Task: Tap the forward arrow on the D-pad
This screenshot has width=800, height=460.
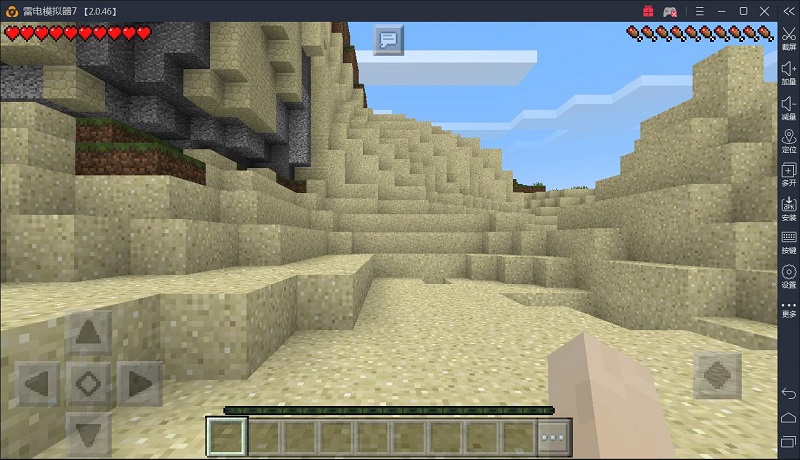Action: 88,332
